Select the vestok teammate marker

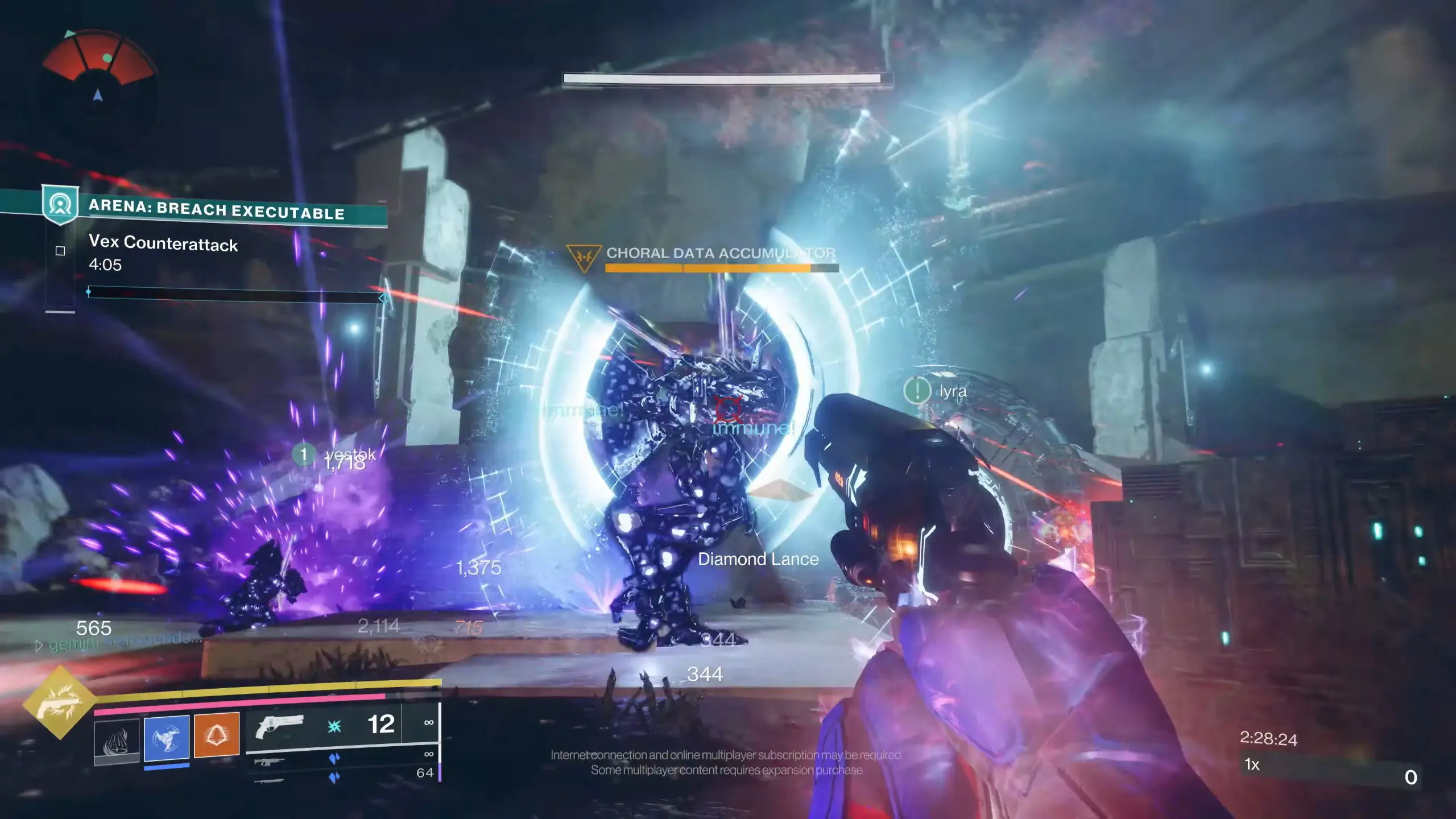(x=304, y=454)
